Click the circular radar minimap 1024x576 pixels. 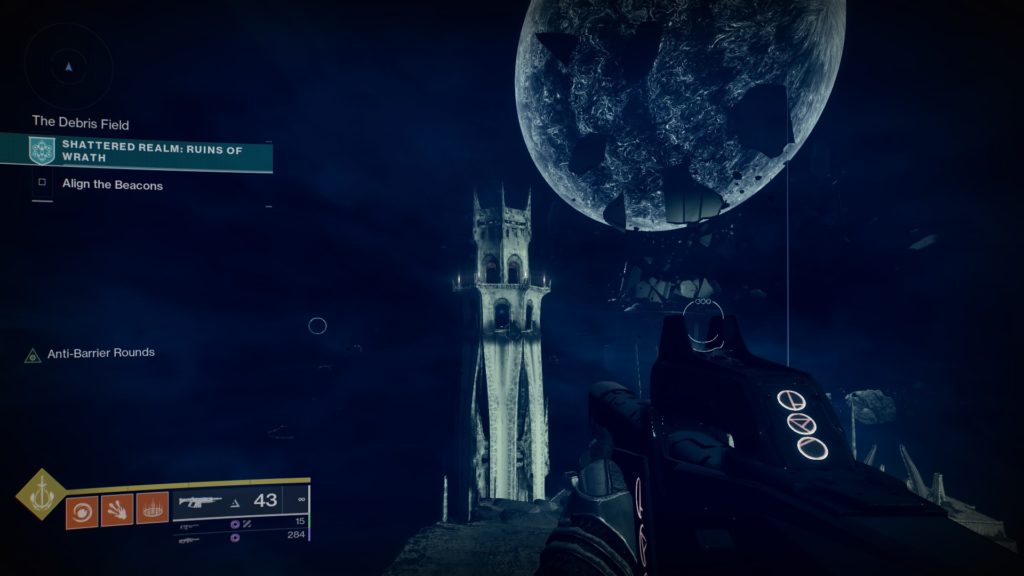click(68, 67)
